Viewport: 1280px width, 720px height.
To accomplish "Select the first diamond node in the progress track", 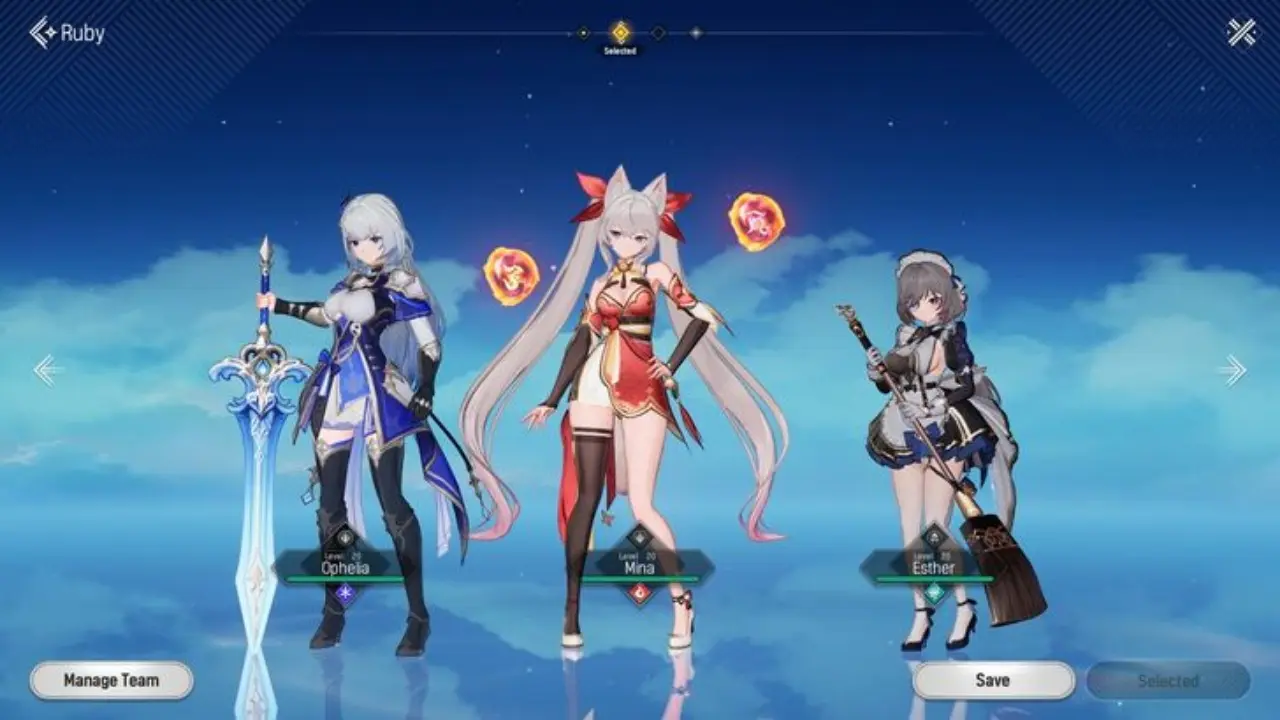I will (x=584, y=32).
